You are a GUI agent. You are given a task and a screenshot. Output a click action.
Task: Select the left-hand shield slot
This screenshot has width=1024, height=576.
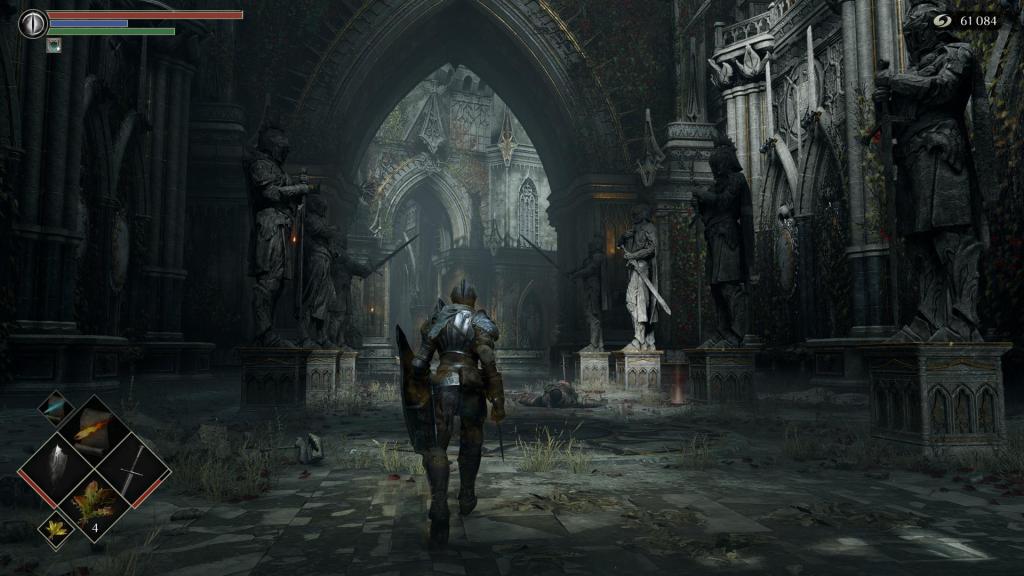click(56, 468)
